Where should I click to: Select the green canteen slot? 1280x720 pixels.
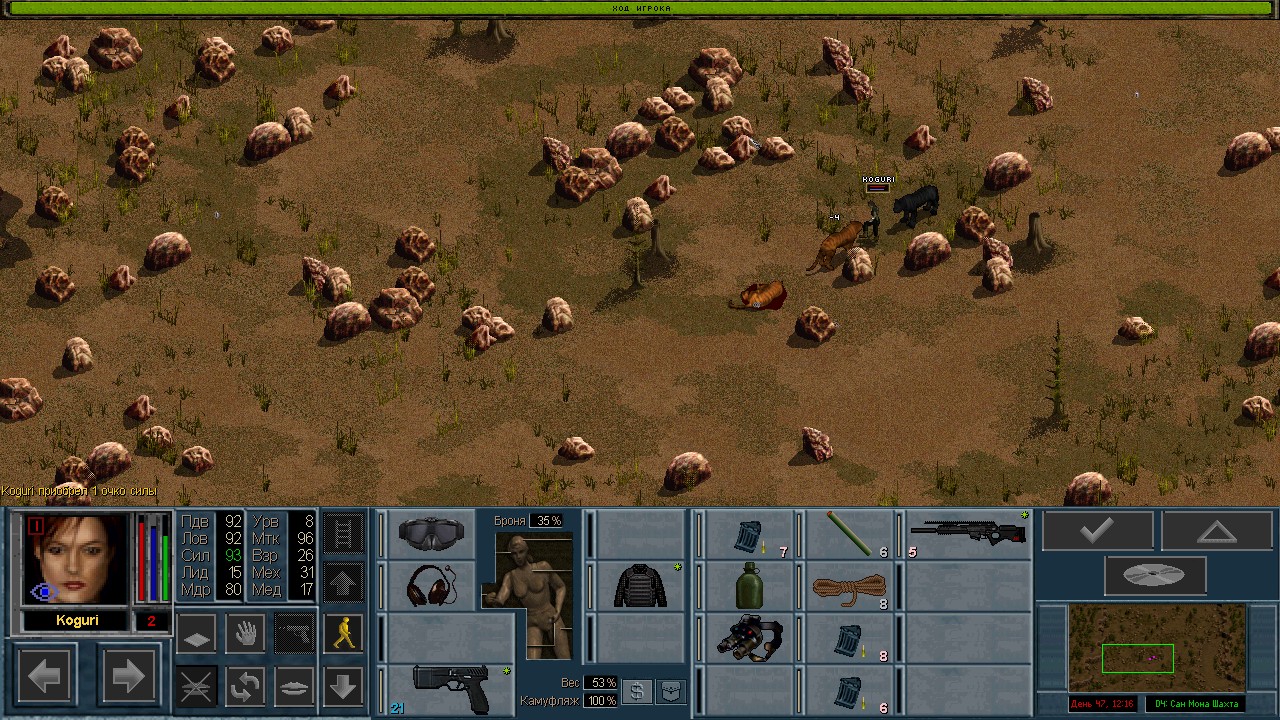click(749, 586)
